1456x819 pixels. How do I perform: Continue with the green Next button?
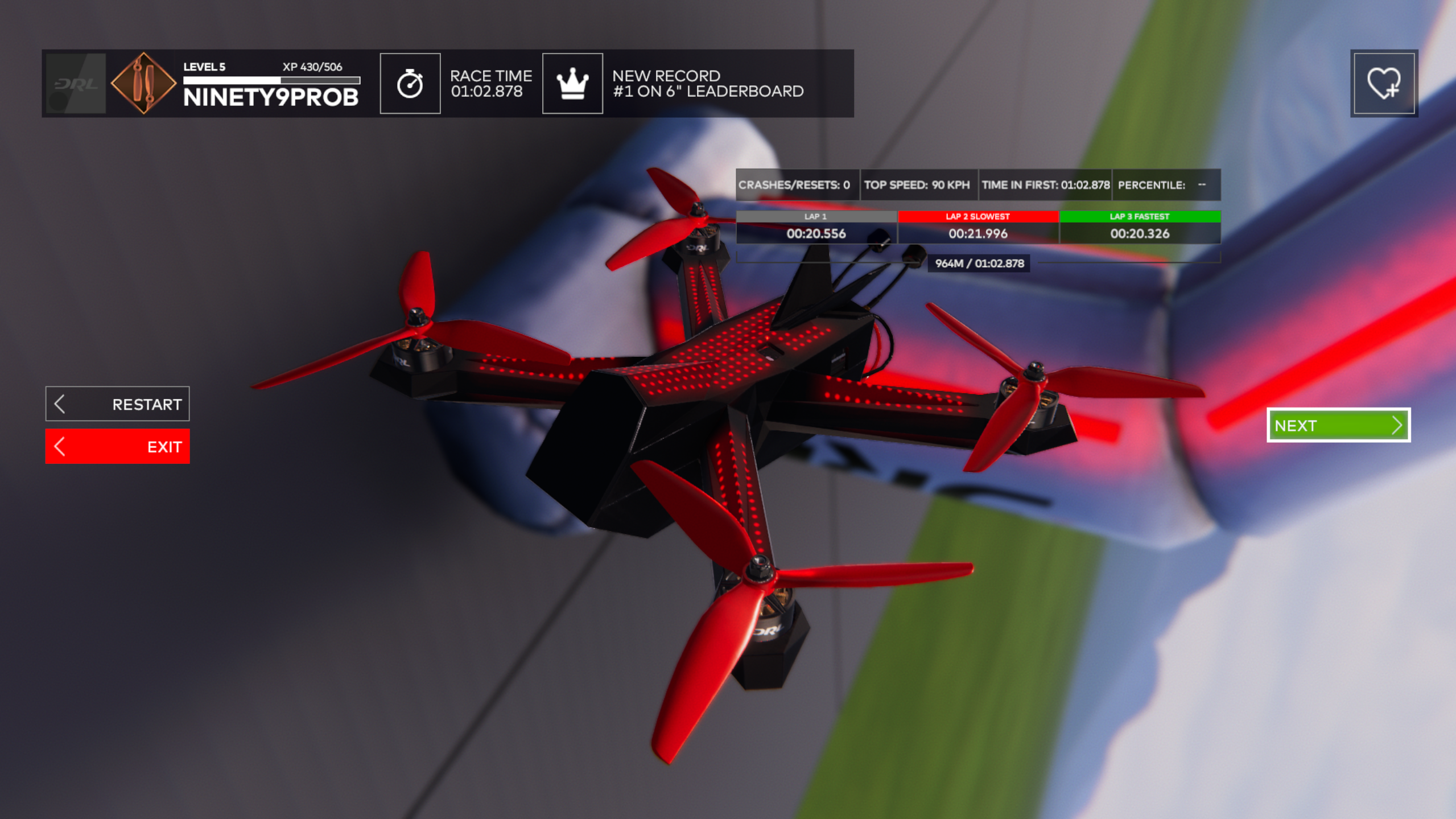pyautogui.click(x=1338, y=425)
